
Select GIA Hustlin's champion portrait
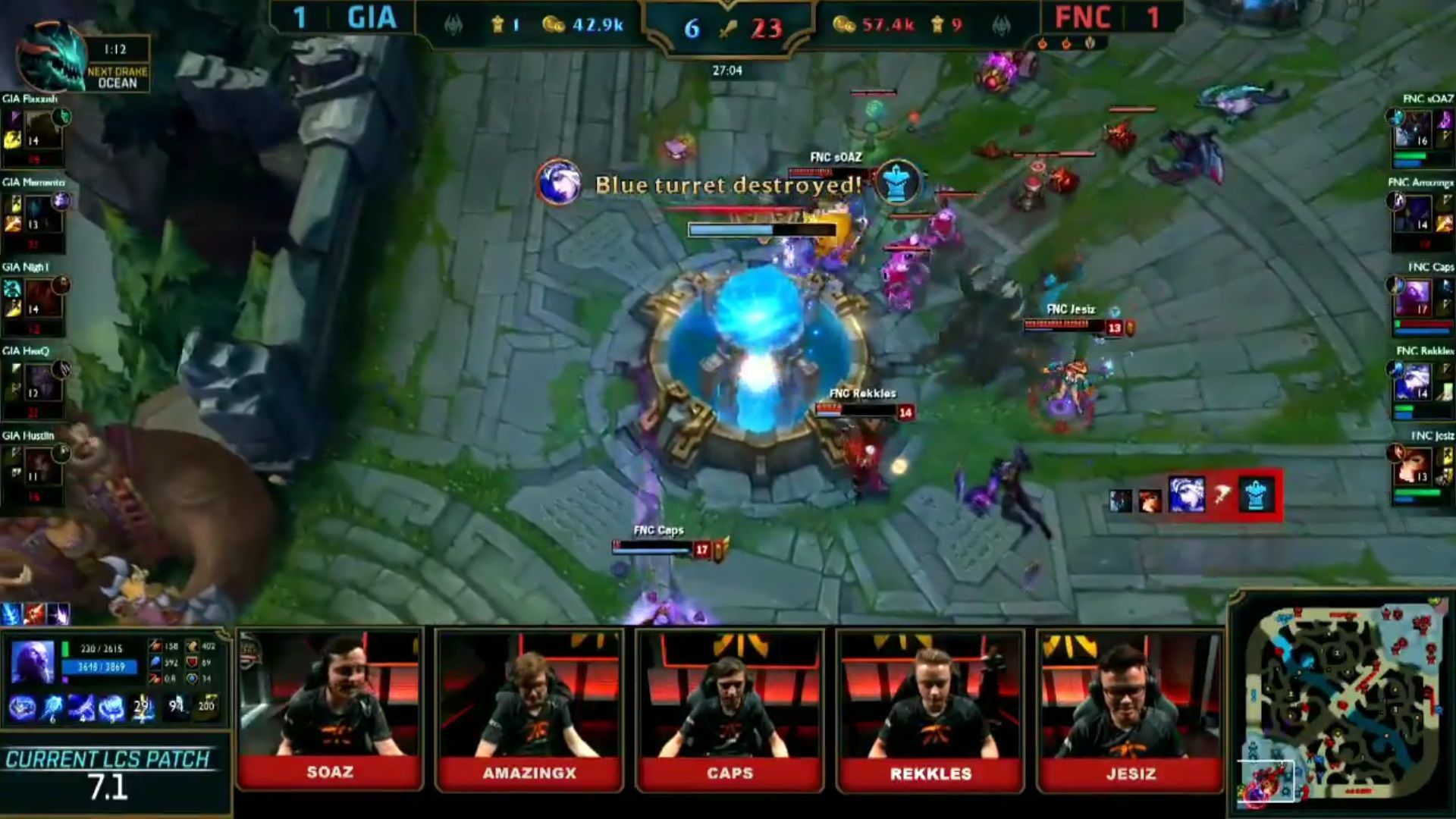tap(42, 467)
